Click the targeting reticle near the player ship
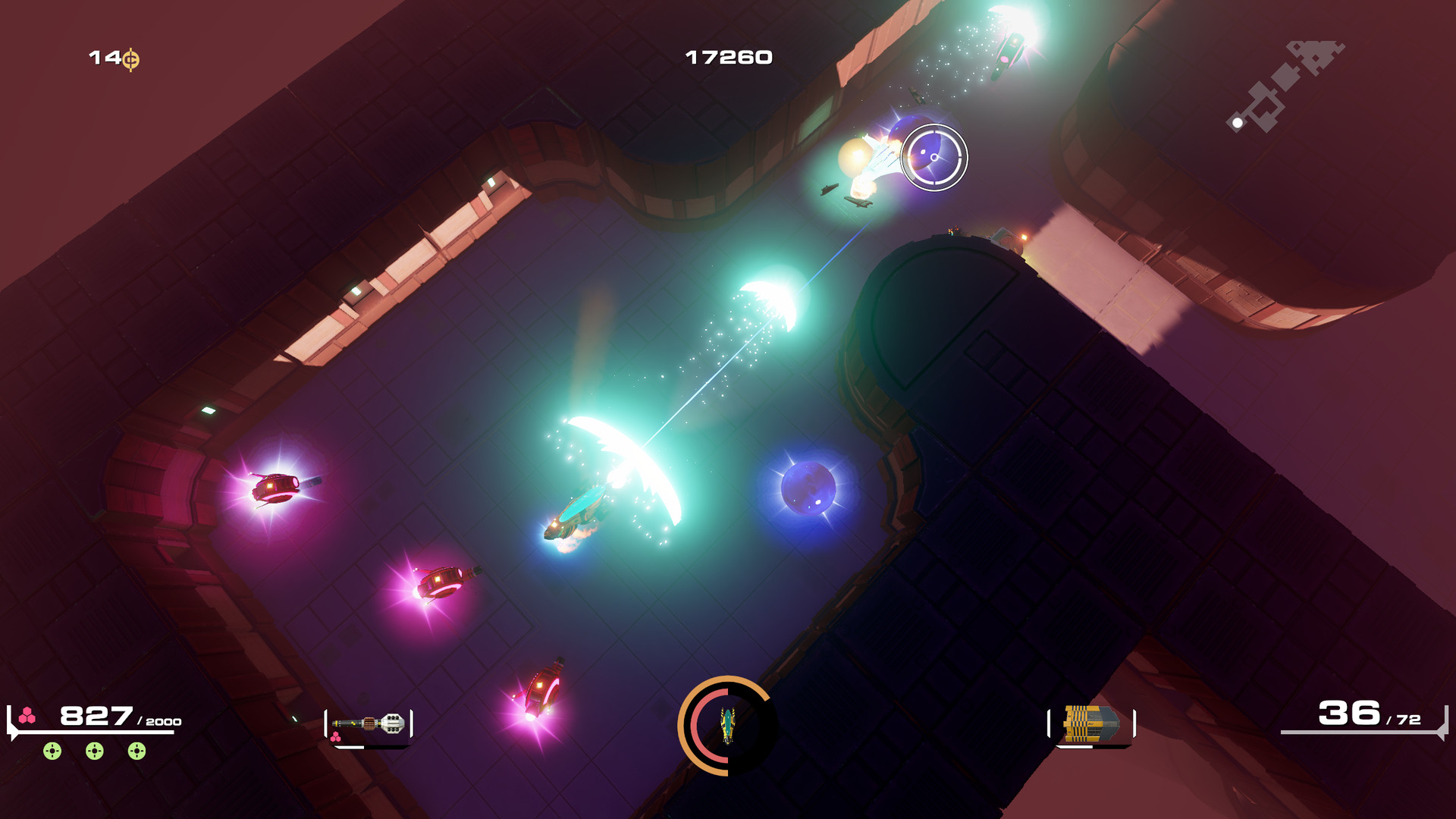Image resolution: width=1456 pixels, height=819 pixels. 934,158
